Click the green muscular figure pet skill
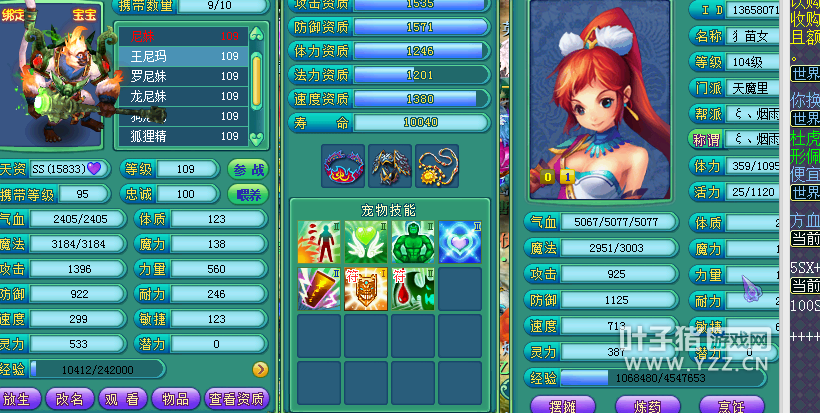 coord(412,241)
